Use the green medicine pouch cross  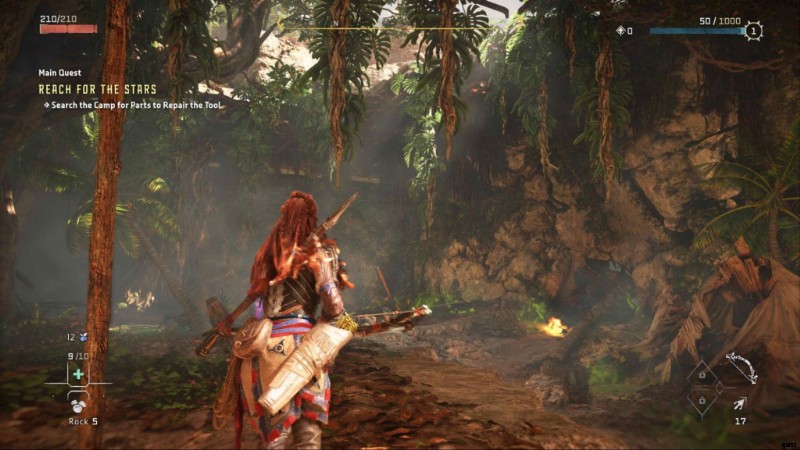[x=77, y=374]
